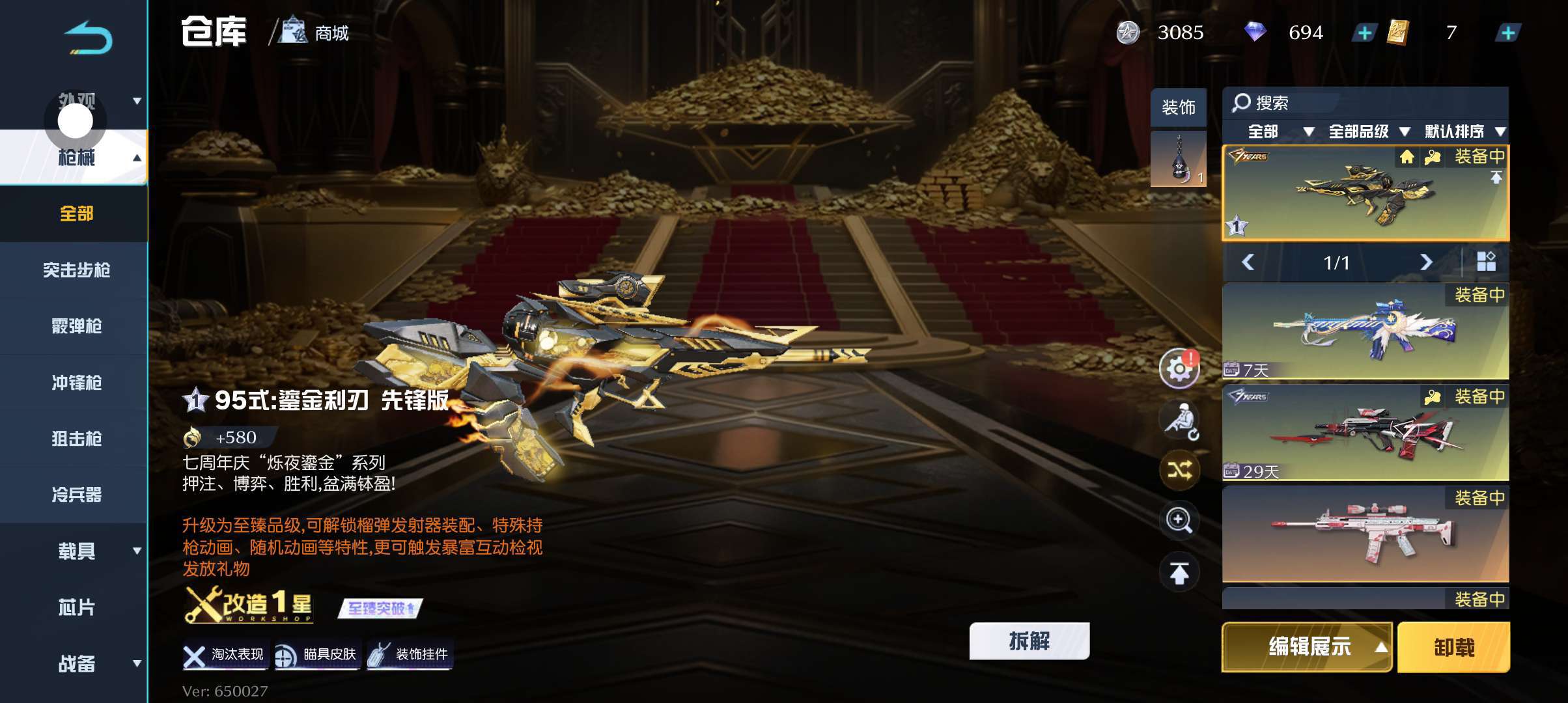Show the 狙击枪 category
1568x703 pixels.
coord(76,439)
